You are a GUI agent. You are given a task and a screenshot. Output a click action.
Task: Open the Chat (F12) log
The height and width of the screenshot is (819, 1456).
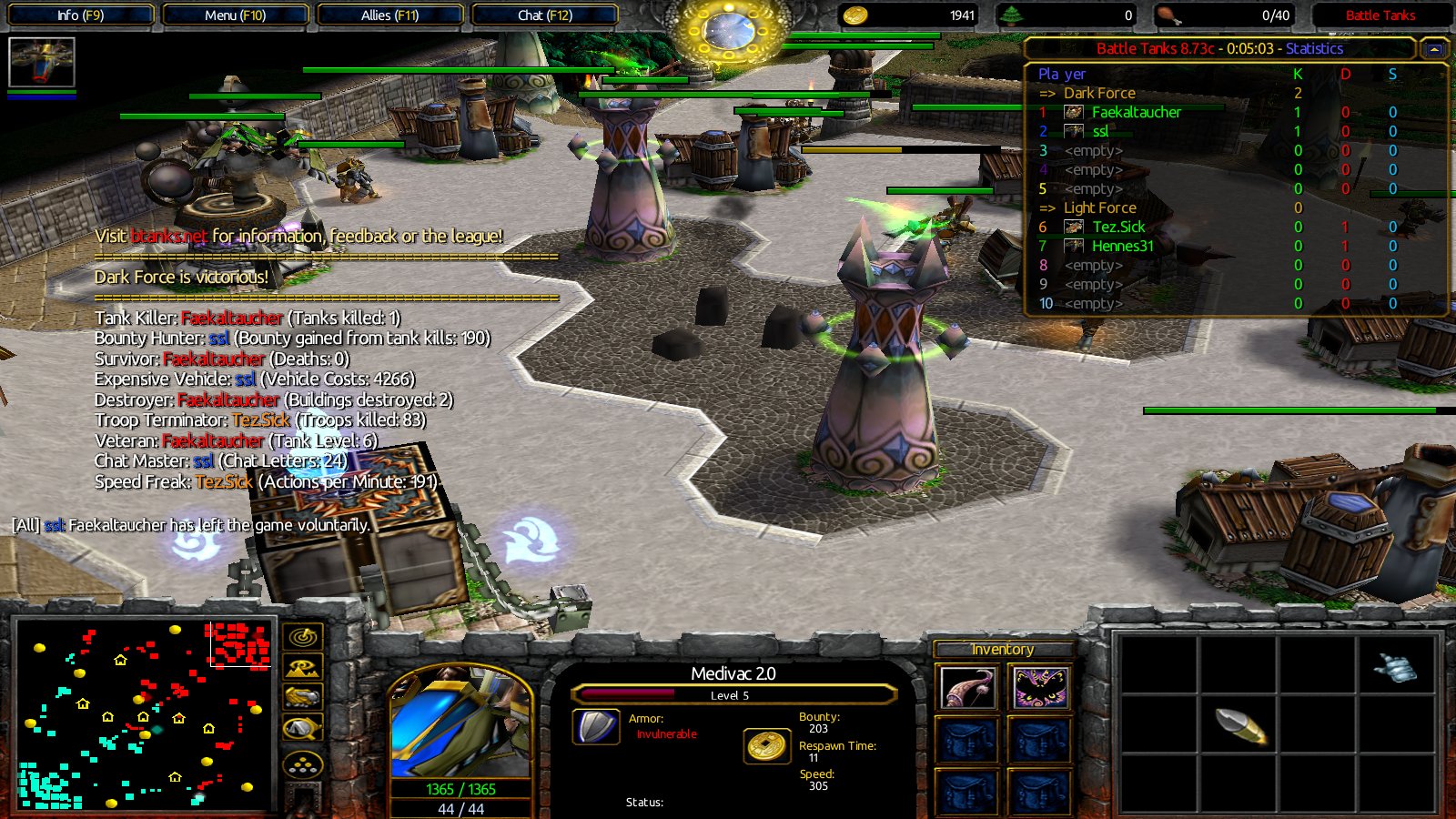coord(545,15)
